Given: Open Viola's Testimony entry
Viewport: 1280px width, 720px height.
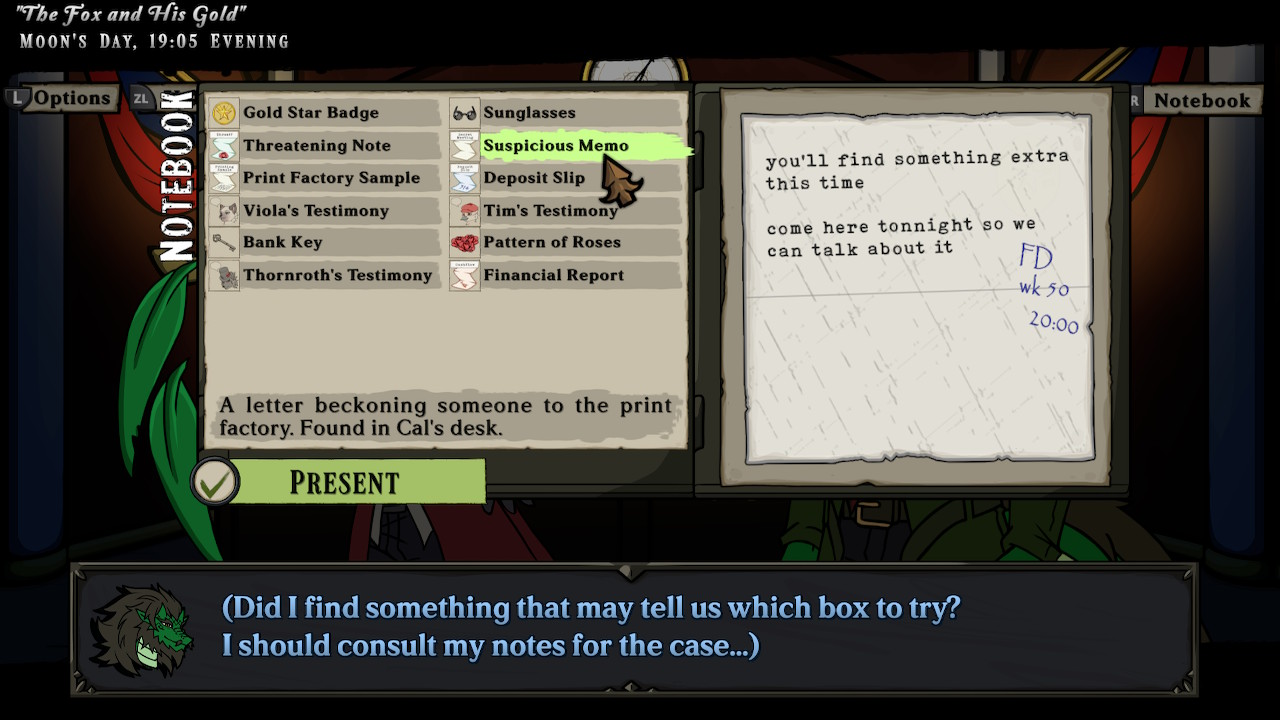Looking at the screenshot, I should pos(315,211).
